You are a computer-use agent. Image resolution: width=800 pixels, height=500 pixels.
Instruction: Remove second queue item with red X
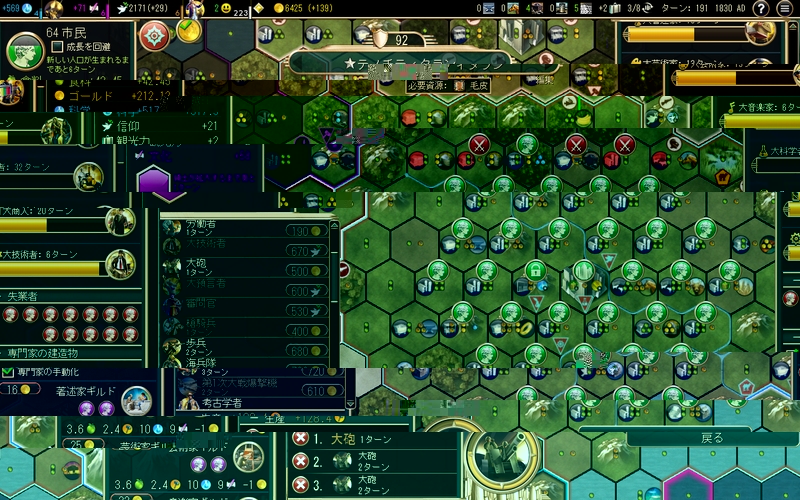pos(300,461)
